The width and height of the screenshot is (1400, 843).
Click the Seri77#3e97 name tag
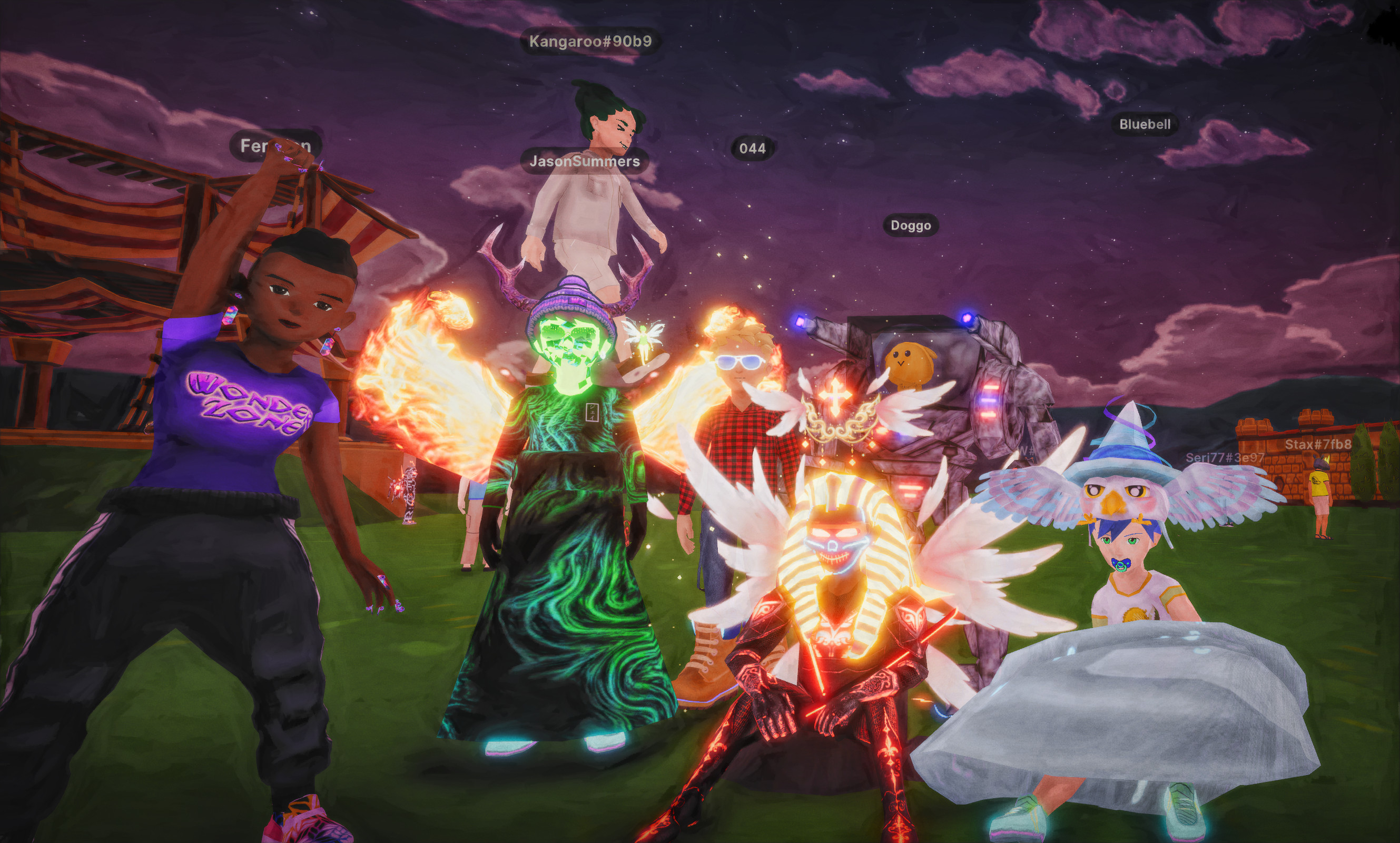pyautogui.click(x=1225, y=458)
